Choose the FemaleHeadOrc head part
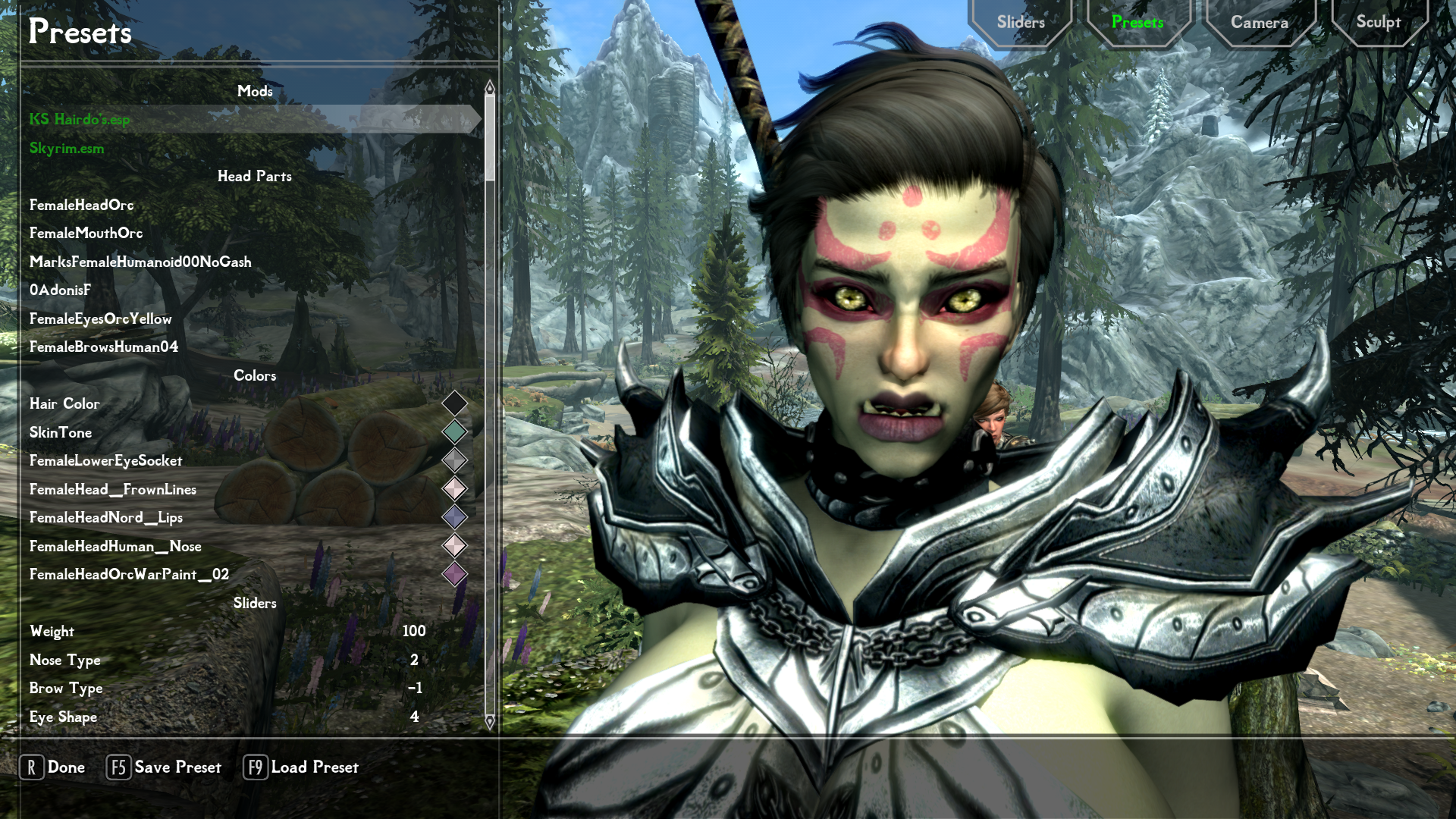This screenshot has height=819, width=1456. click(x=82, y=206)
